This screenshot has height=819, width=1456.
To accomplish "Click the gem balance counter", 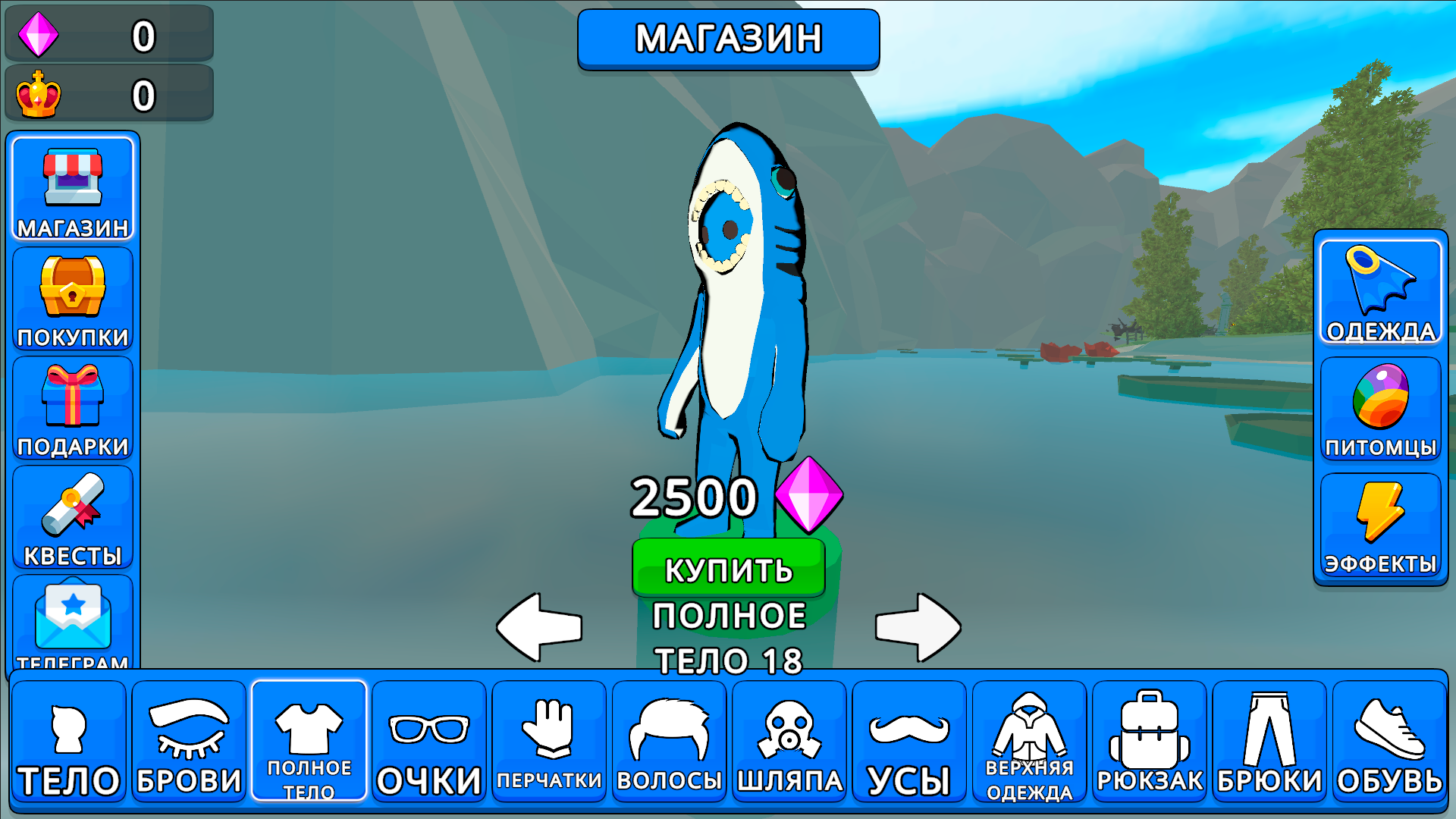I will pos(108,33).
